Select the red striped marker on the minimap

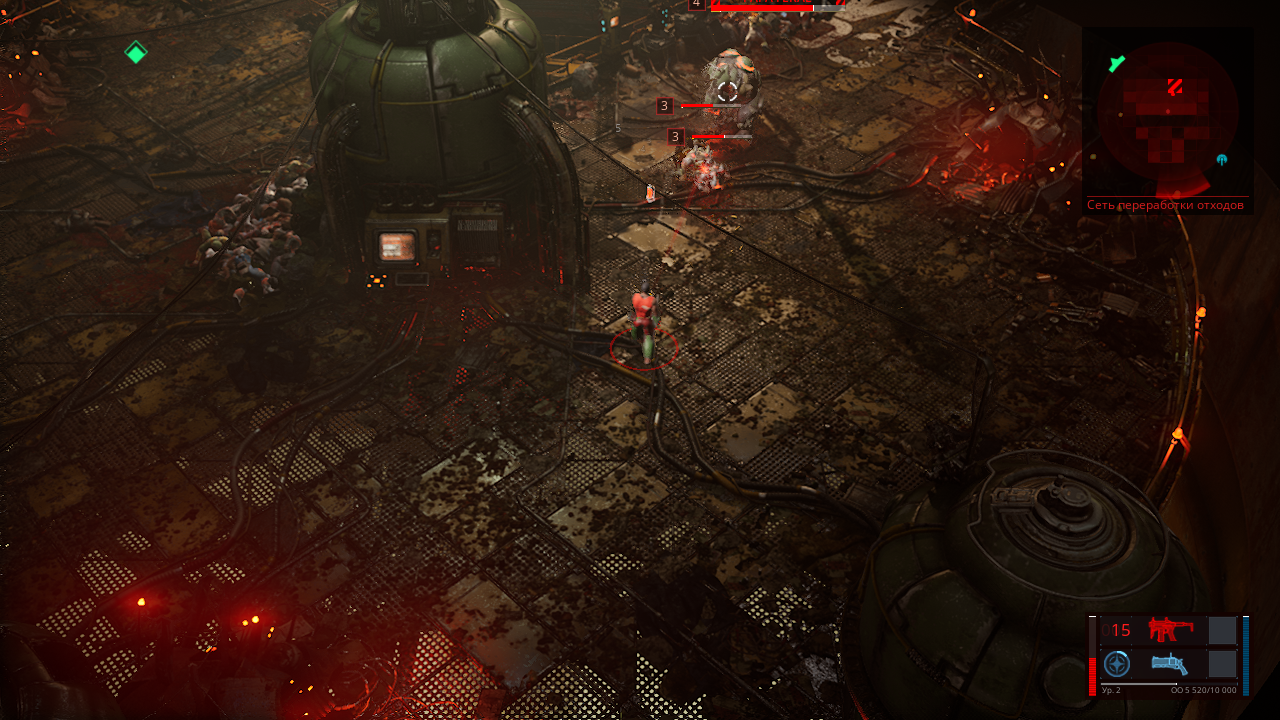(x=1175, y=87)
